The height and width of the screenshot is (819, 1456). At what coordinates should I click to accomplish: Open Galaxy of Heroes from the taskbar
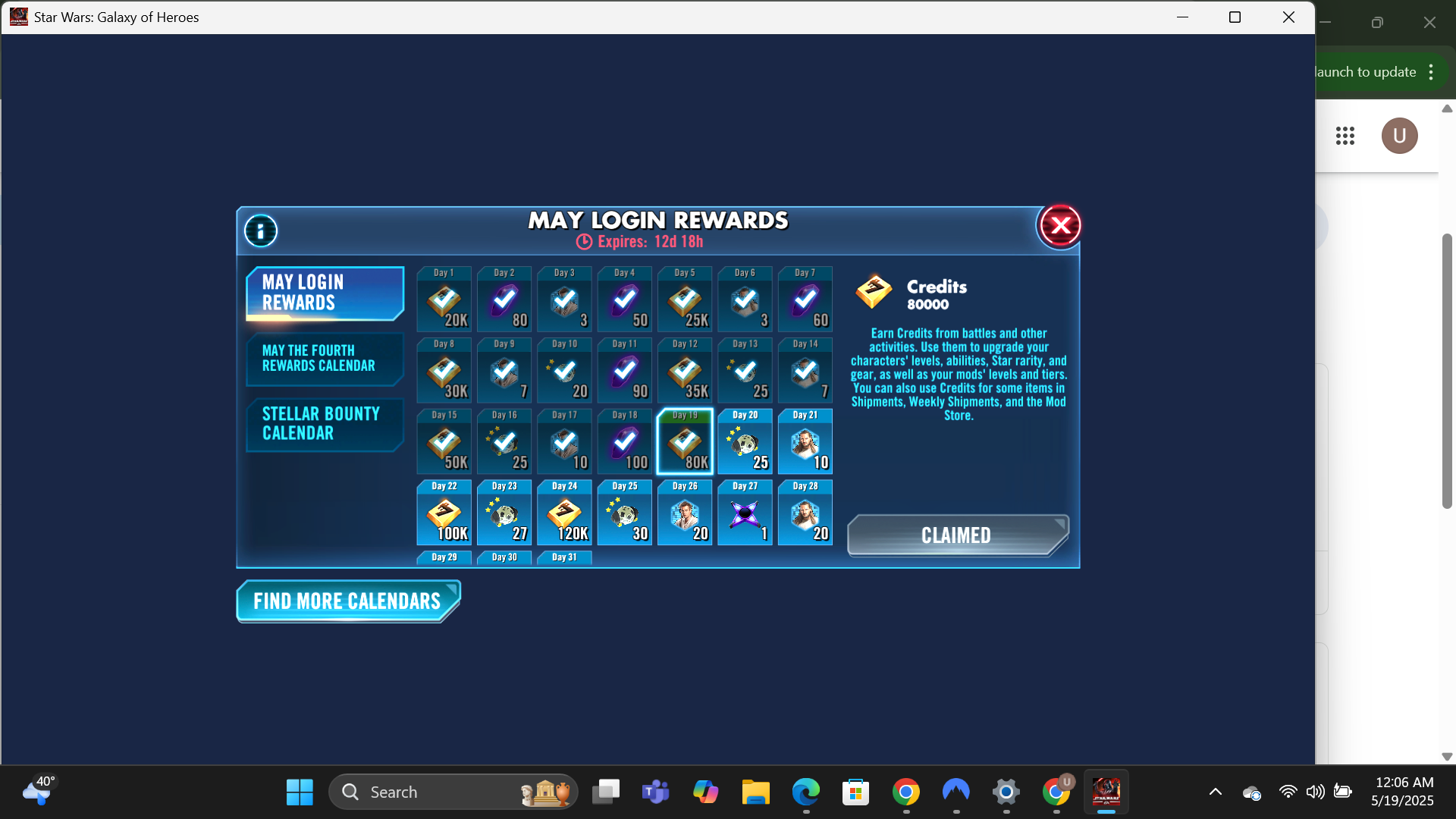(1106, 791)
